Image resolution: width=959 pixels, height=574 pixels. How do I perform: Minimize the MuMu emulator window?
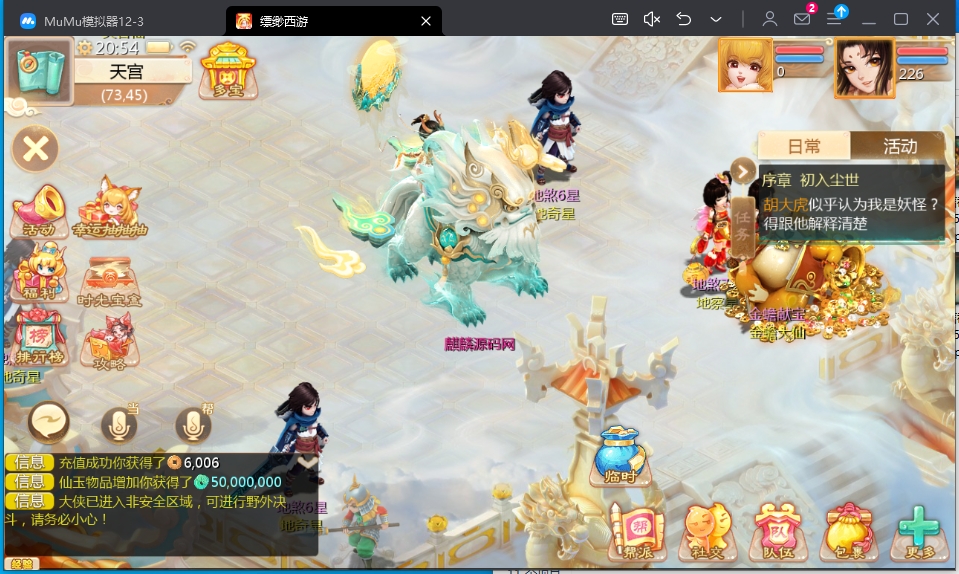[869, 19]
